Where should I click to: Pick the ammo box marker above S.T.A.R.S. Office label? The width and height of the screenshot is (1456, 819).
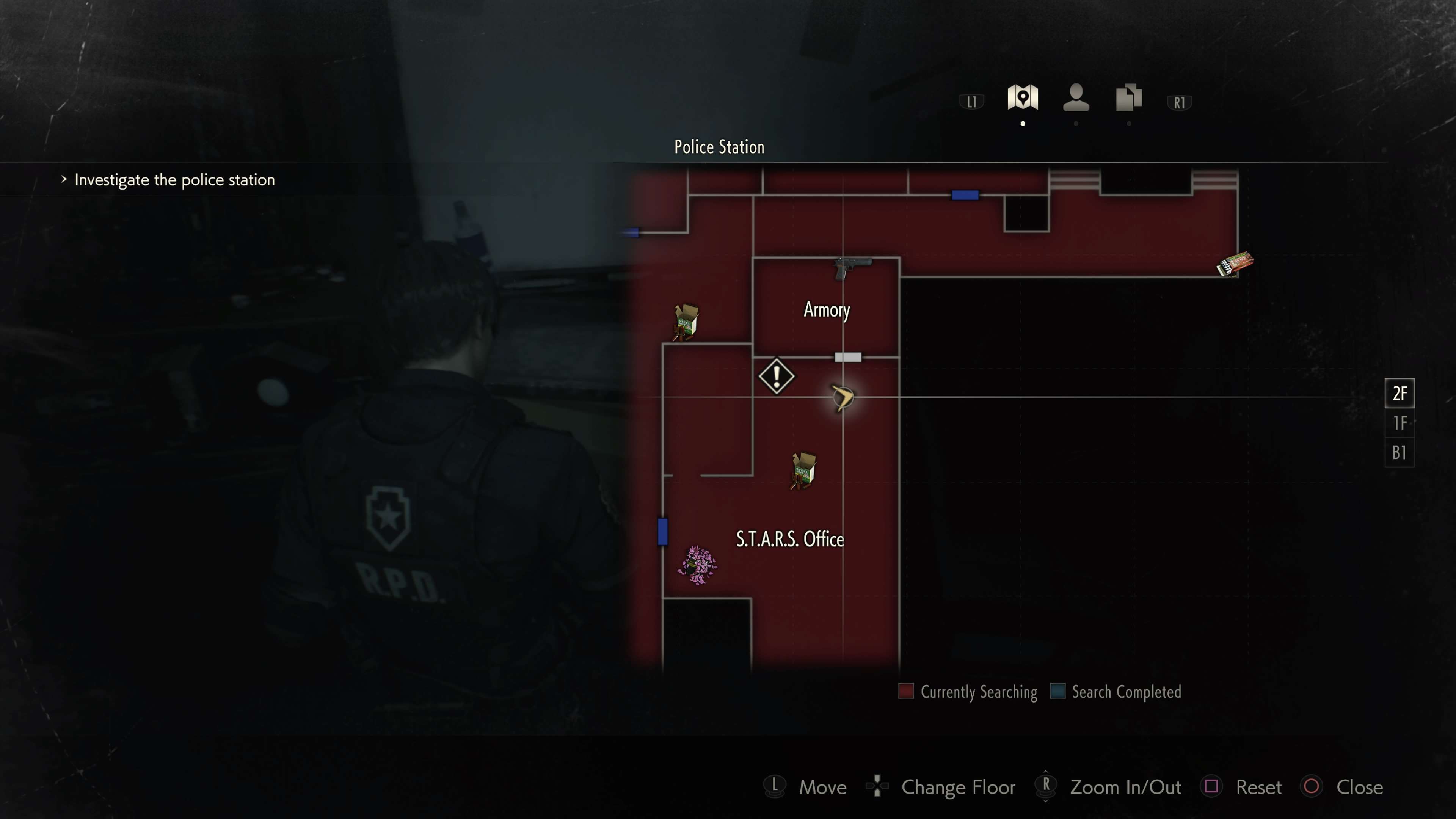click(803, 470)
